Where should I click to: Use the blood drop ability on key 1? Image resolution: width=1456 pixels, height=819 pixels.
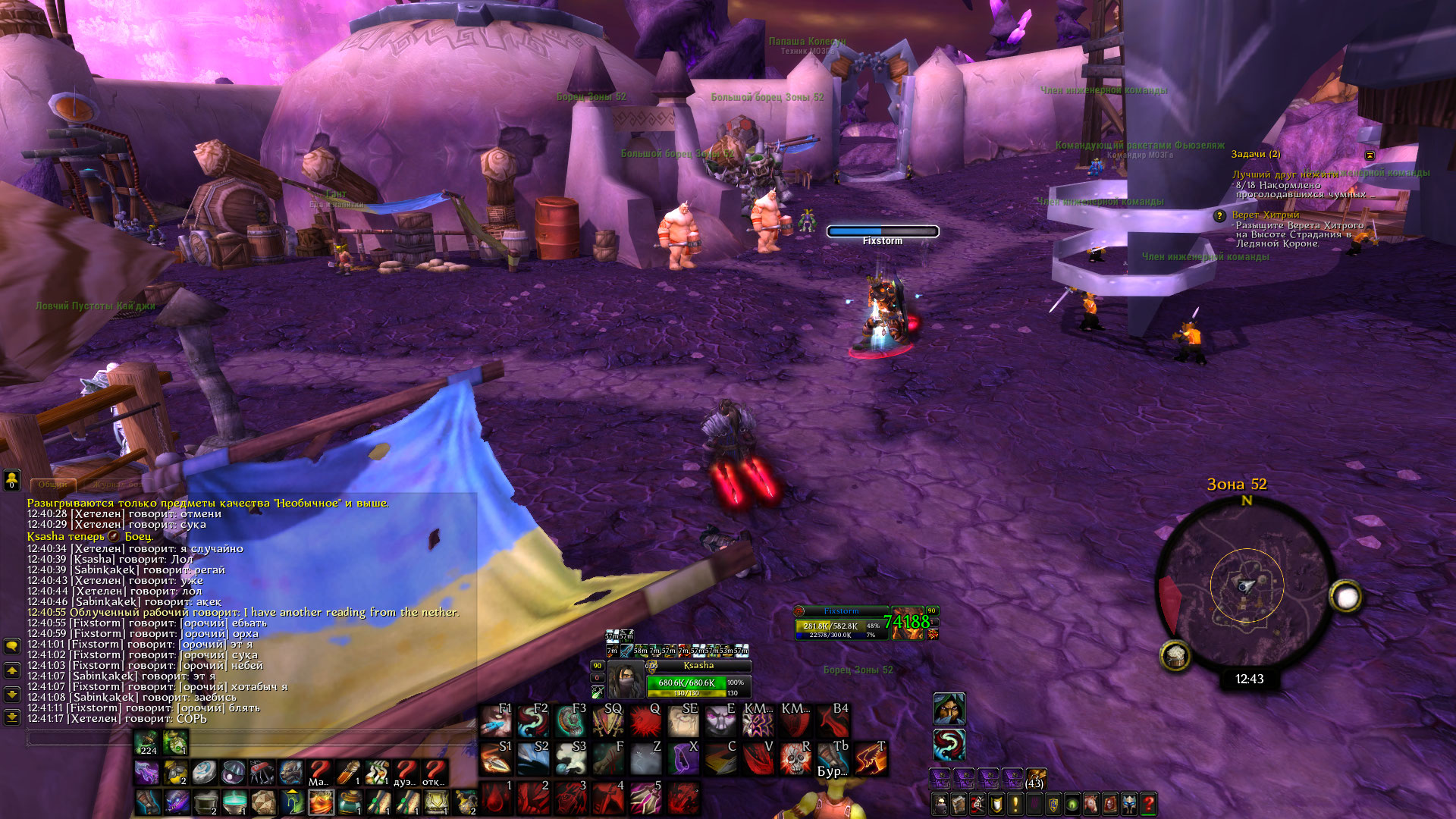pyautogui.click(x=495, y=798)
